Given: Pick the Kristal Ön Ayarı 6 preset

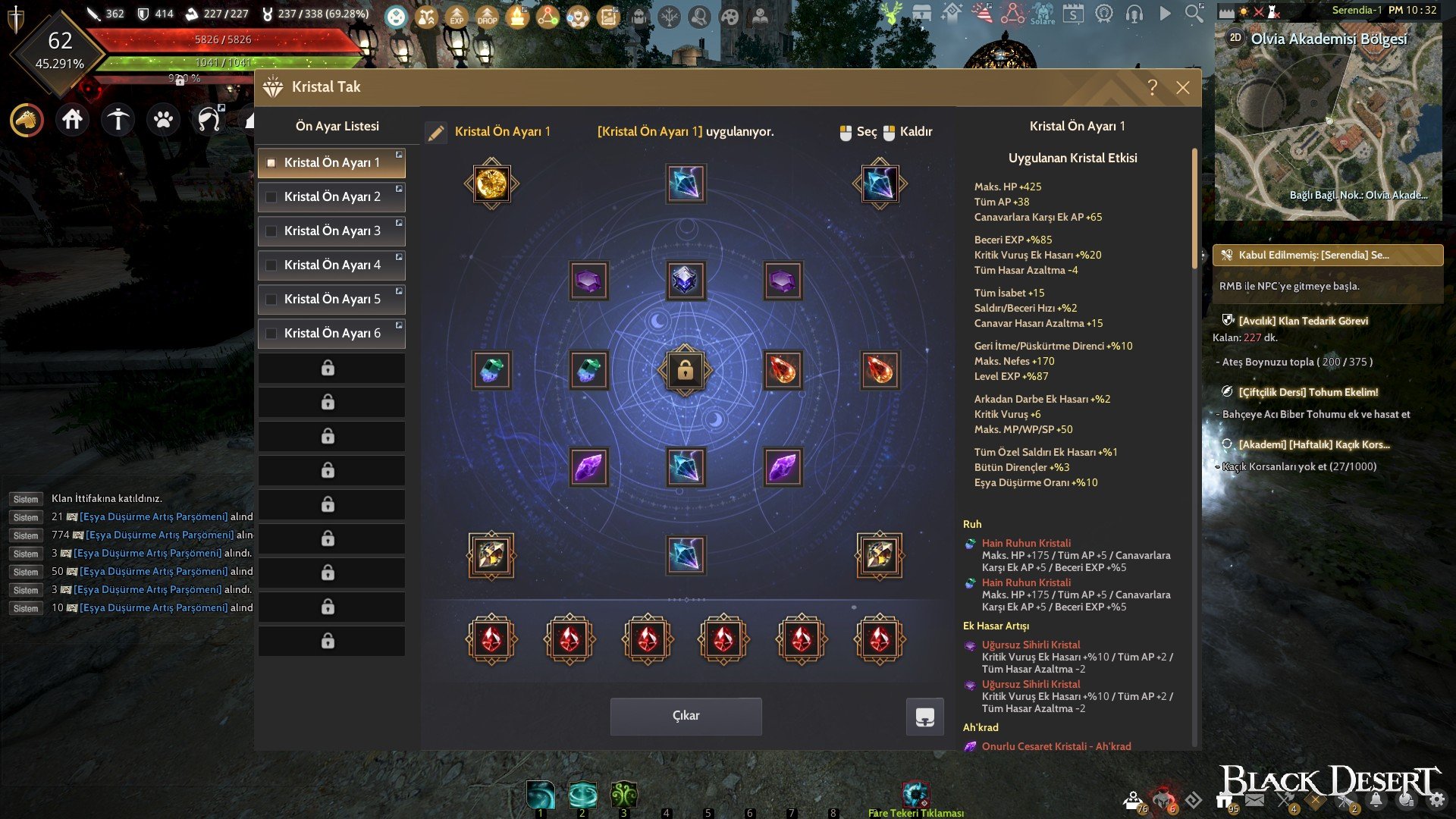Looking at the screenshot, I should coord(331,333).
